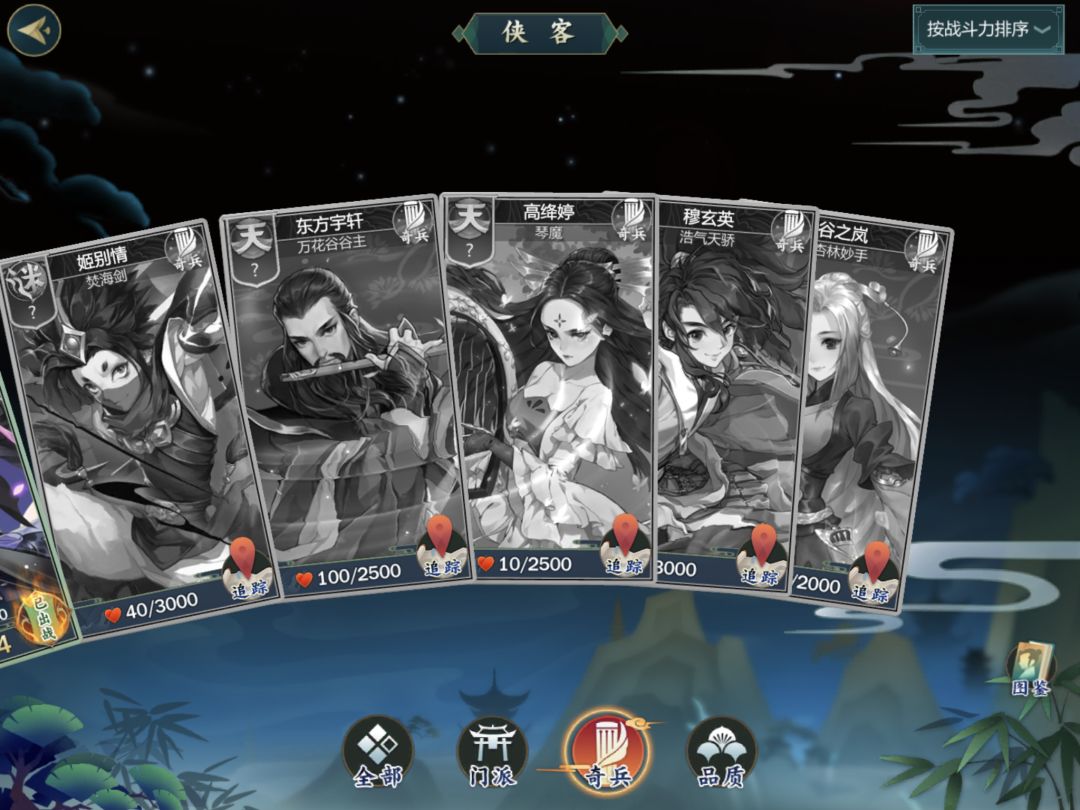Track 东方宇轩 with the 追踪 button
The width and height of the screenshot is (1080, 810).
441,552
